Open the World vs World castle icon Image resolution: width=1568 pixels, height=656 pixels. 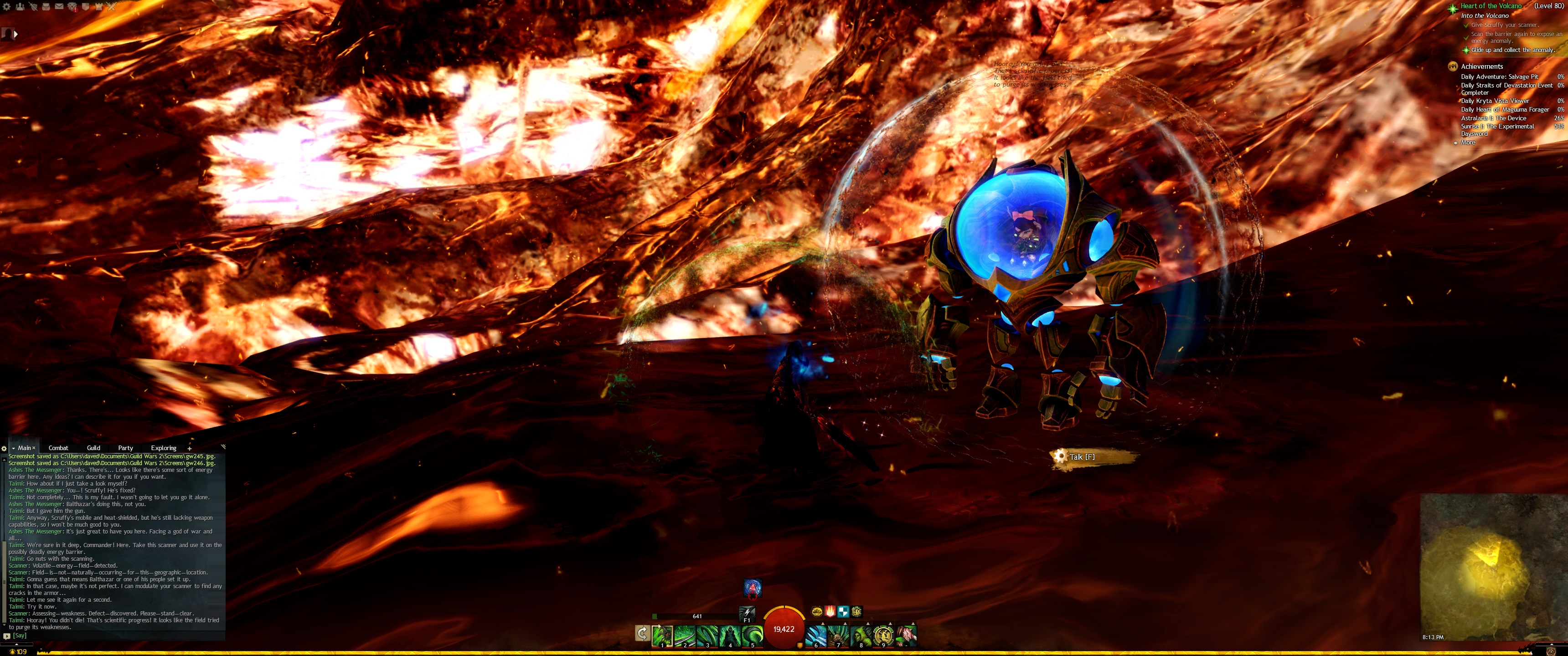pos(98,7)
